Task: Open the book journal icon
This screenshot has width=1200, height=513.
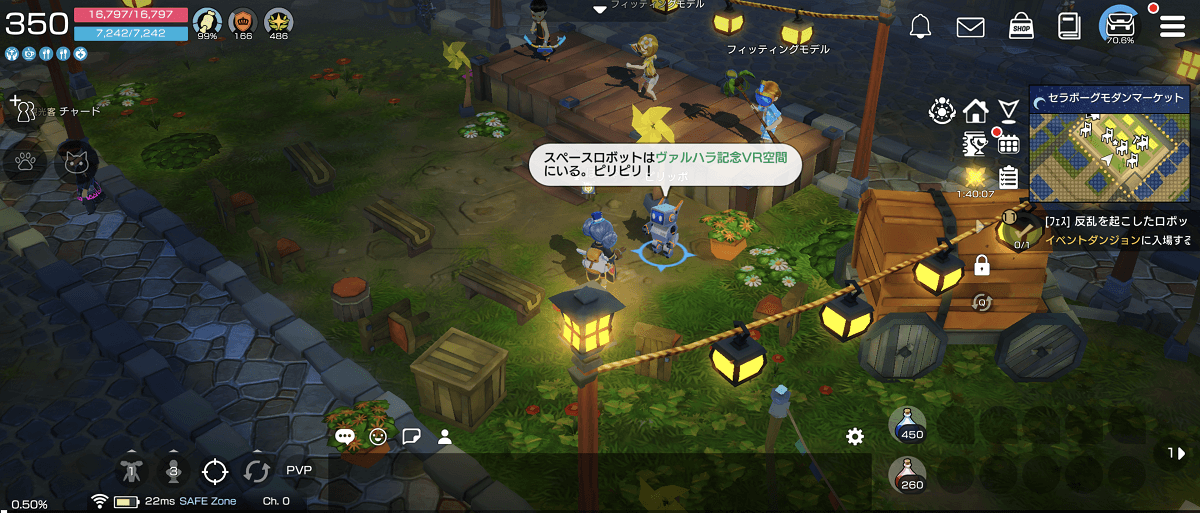Action: coord(1070,27)
